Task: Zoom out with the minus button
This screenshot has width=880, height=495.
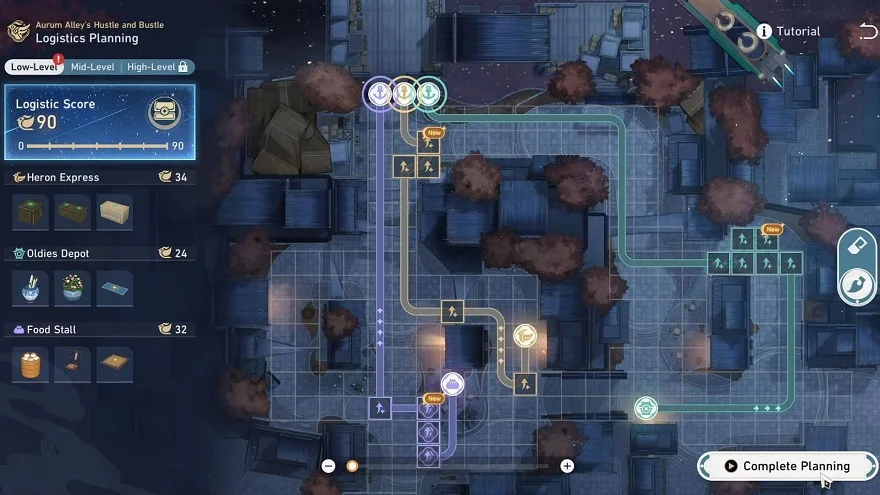Action: (x=328, y=466)
